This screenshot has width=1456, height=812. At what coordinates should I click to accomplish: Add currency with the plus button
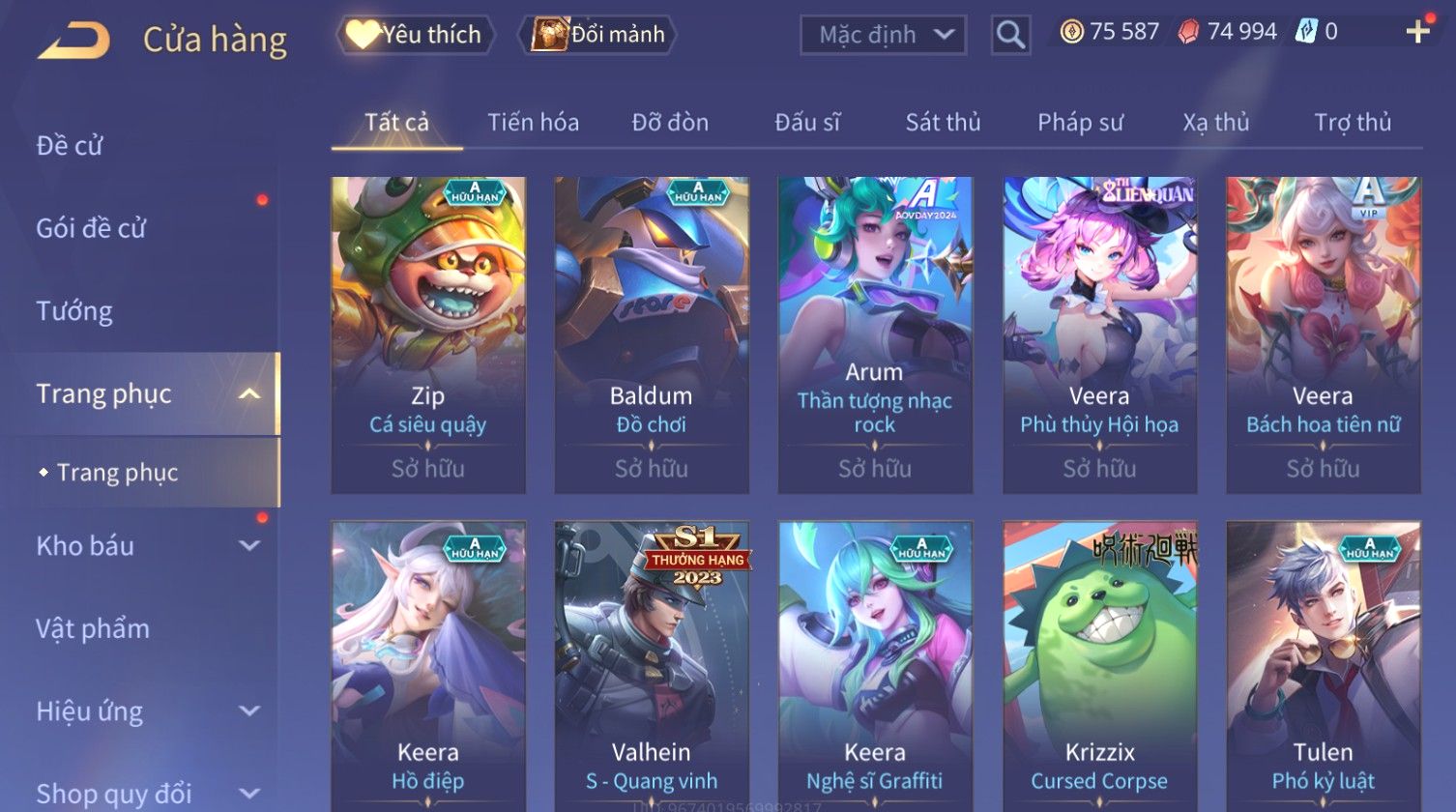1417,32
